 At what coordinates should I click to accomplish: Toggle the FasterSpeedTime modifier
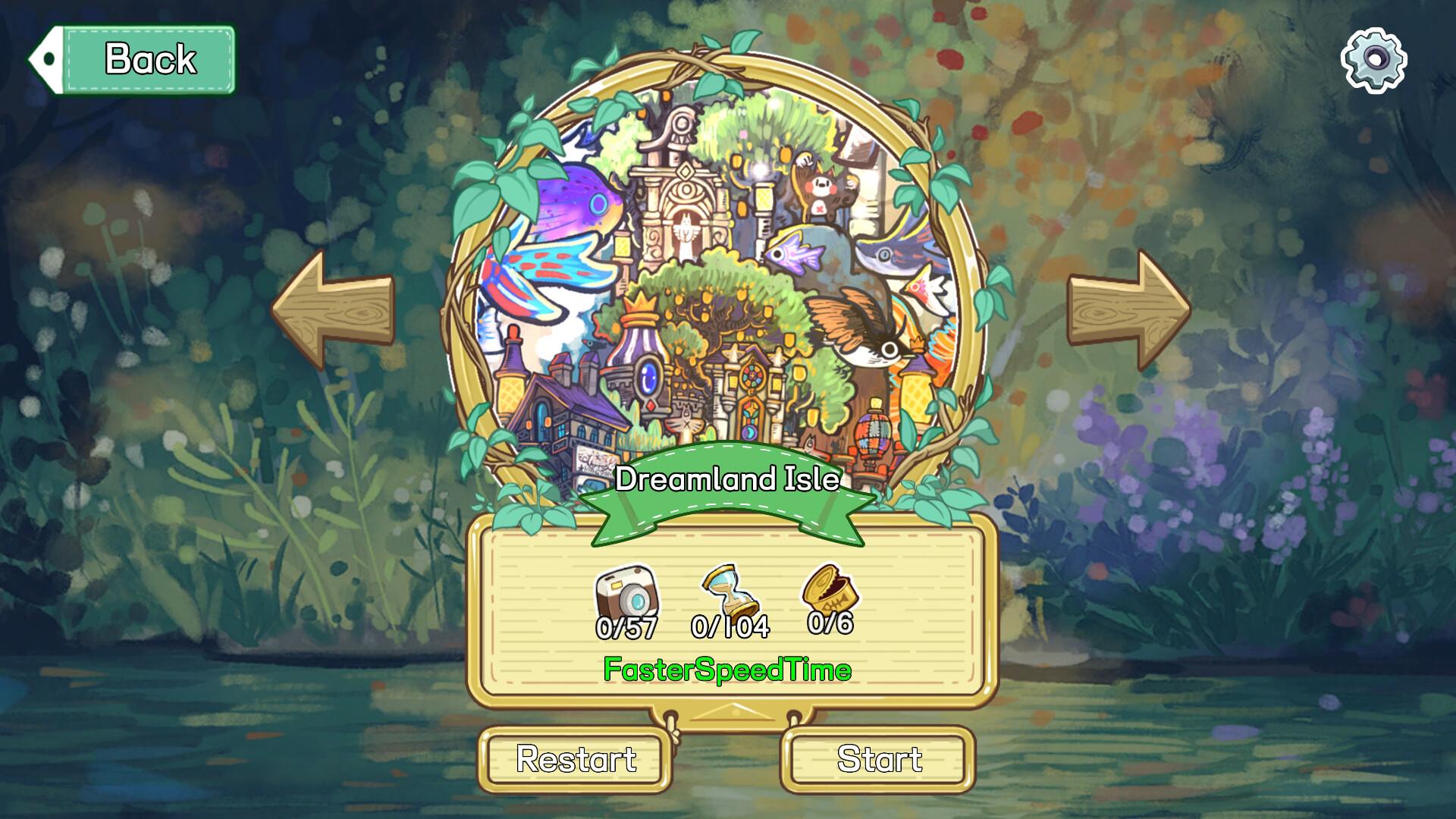click(726, 670)
